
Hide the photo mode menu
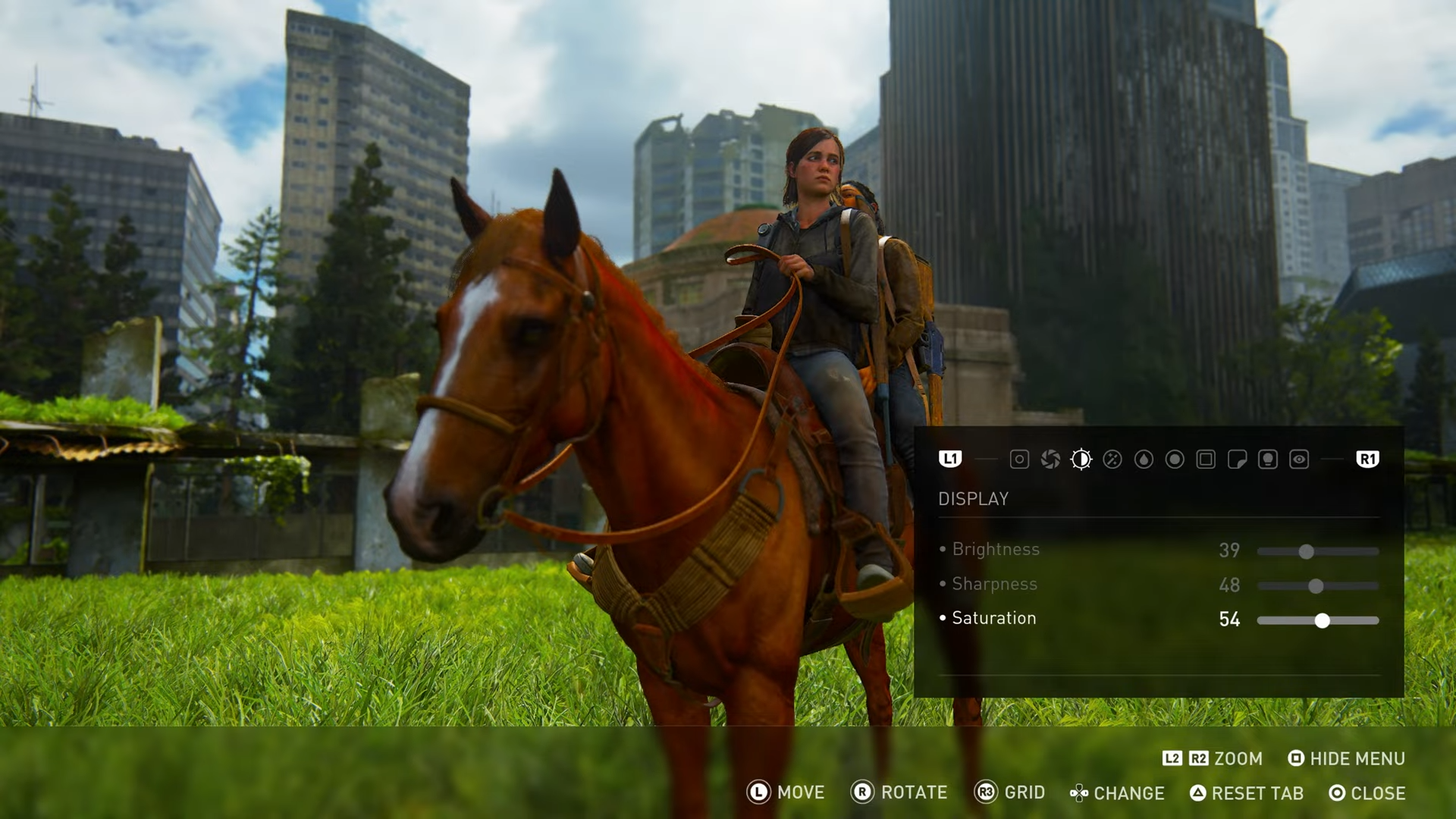[1347, 759]
